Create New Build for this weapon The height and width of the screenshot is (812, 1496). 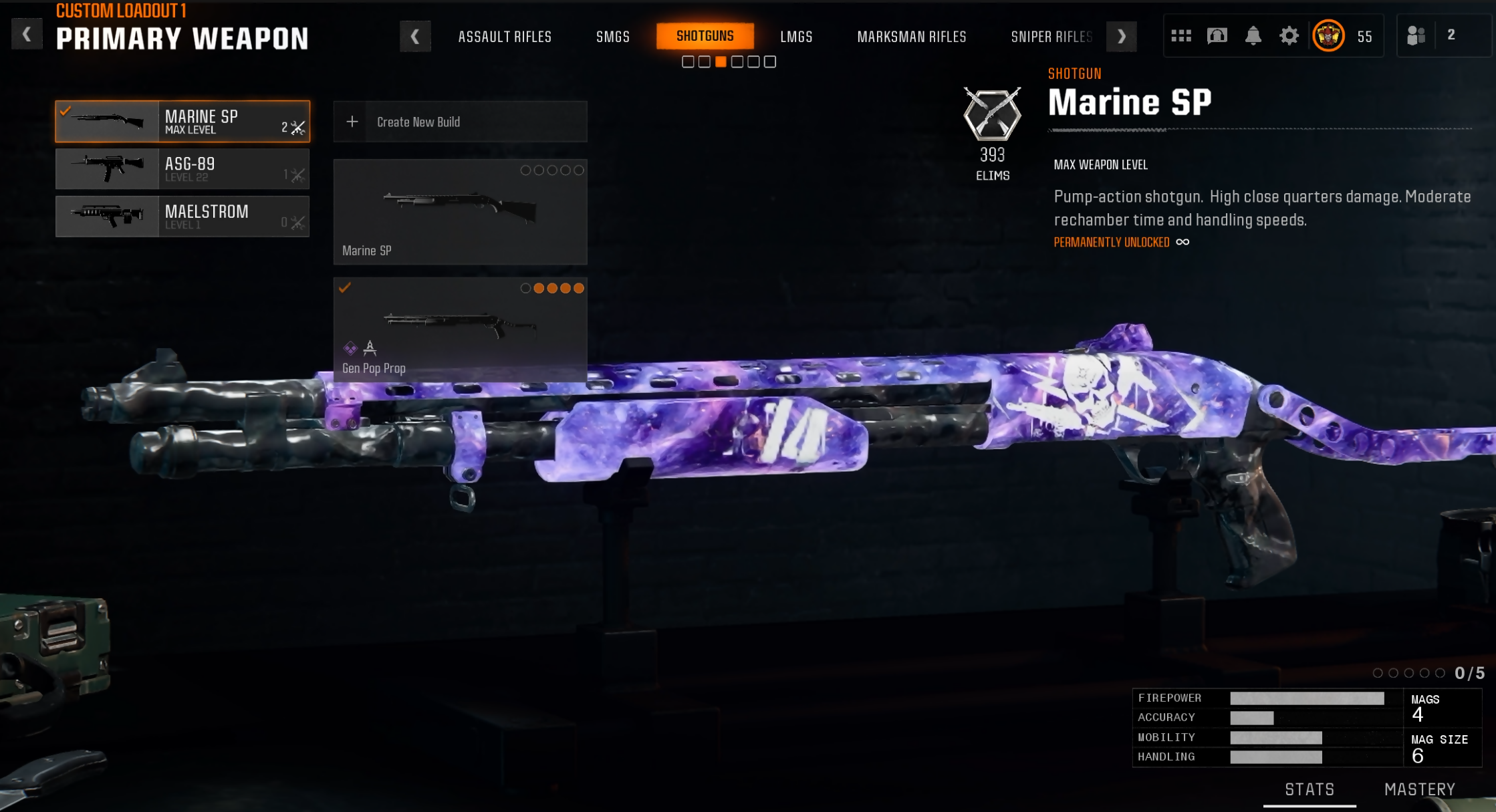tap(460, 122)
